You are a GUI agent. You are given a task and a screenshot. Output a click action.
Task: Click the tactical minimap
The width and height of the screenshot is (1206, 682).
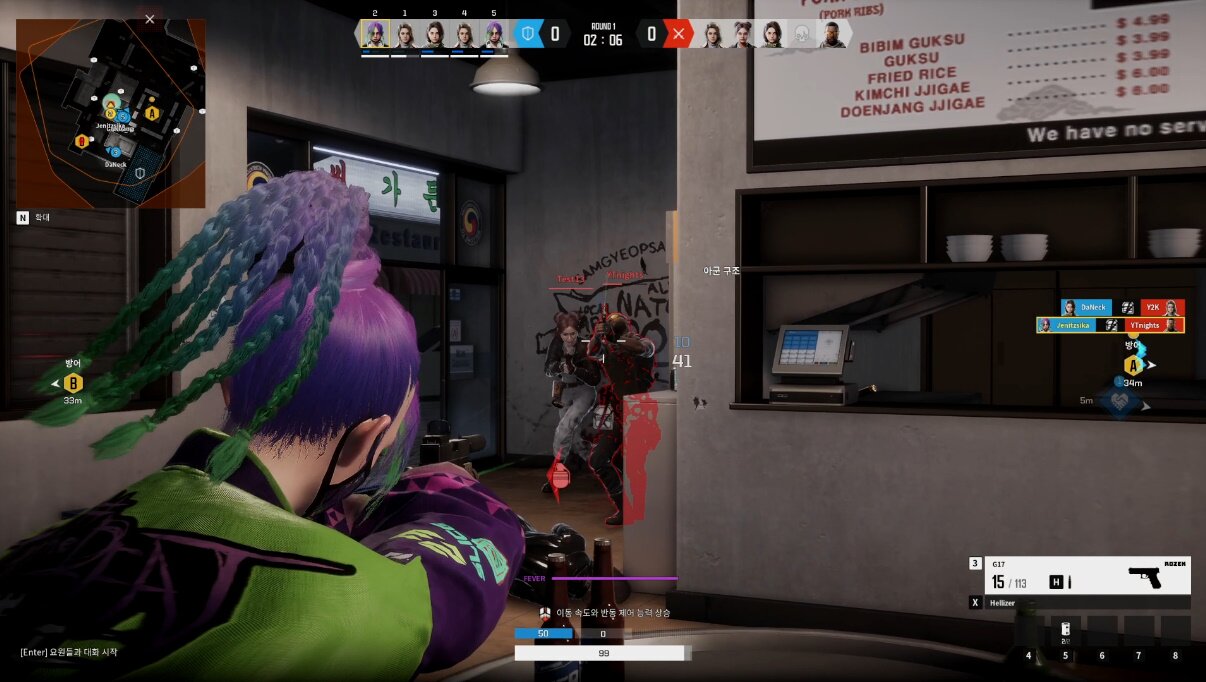click(x=111, y=114)
